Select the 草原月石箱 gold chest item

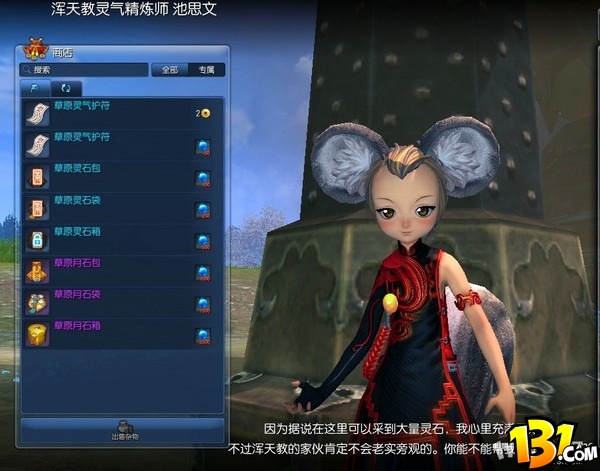pos(120,333)
